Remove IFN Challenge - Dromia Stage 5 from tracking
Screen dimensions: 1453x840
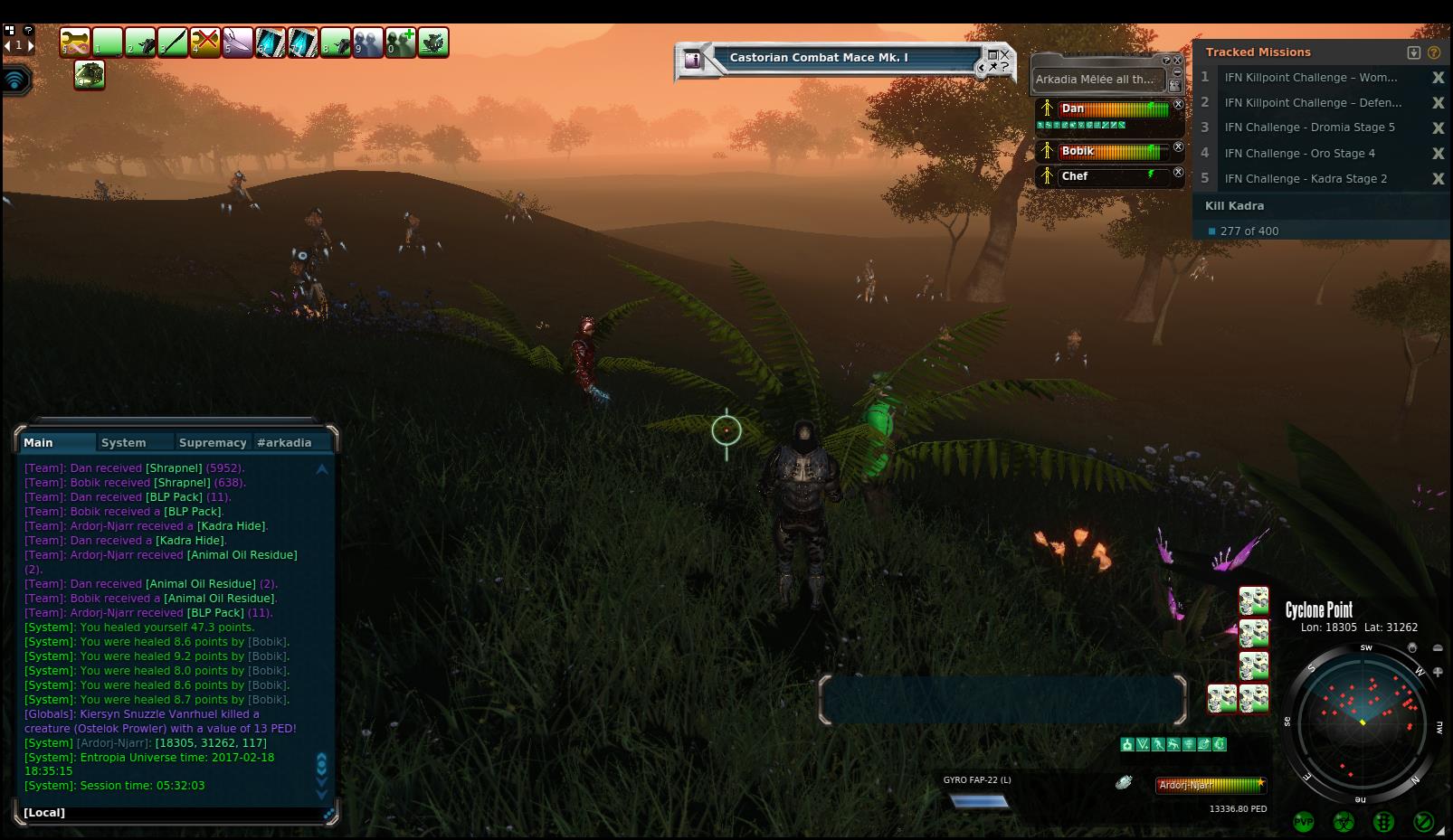[1438, 128]
